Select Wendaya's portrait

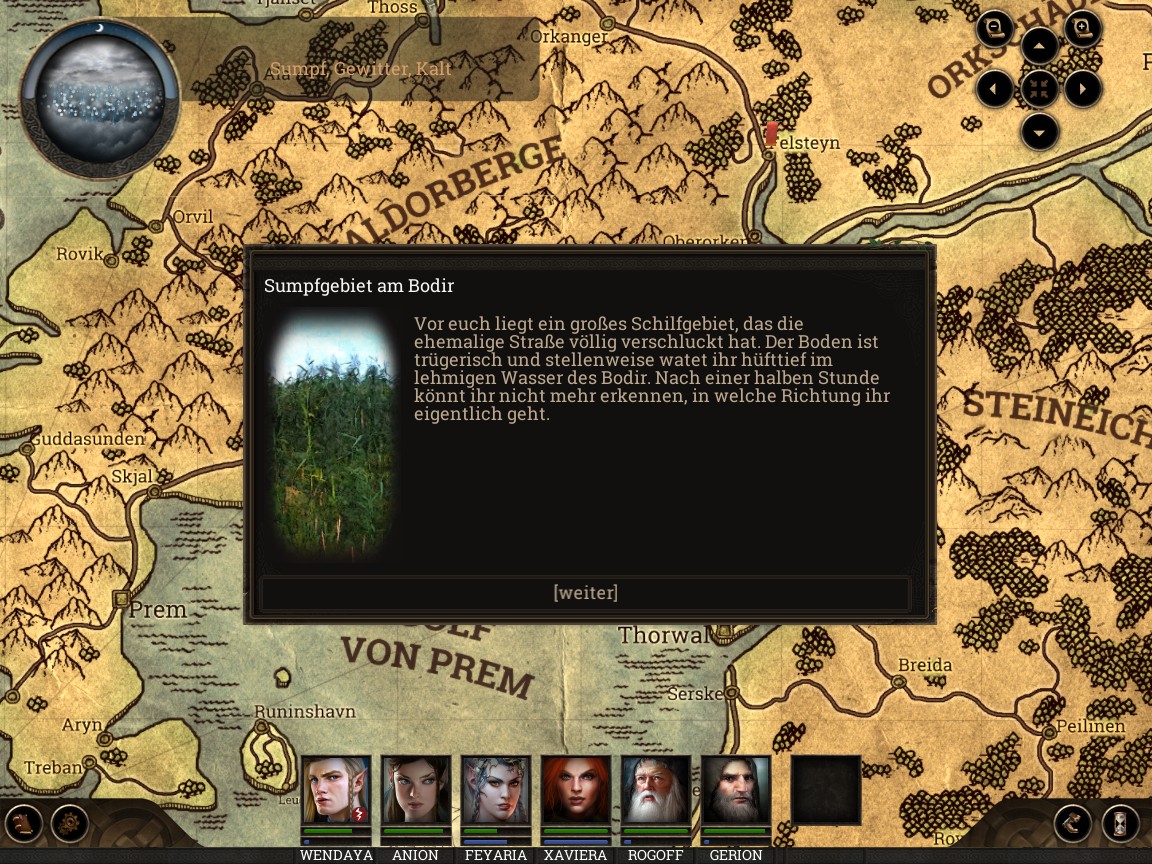(x=336, y=790)
